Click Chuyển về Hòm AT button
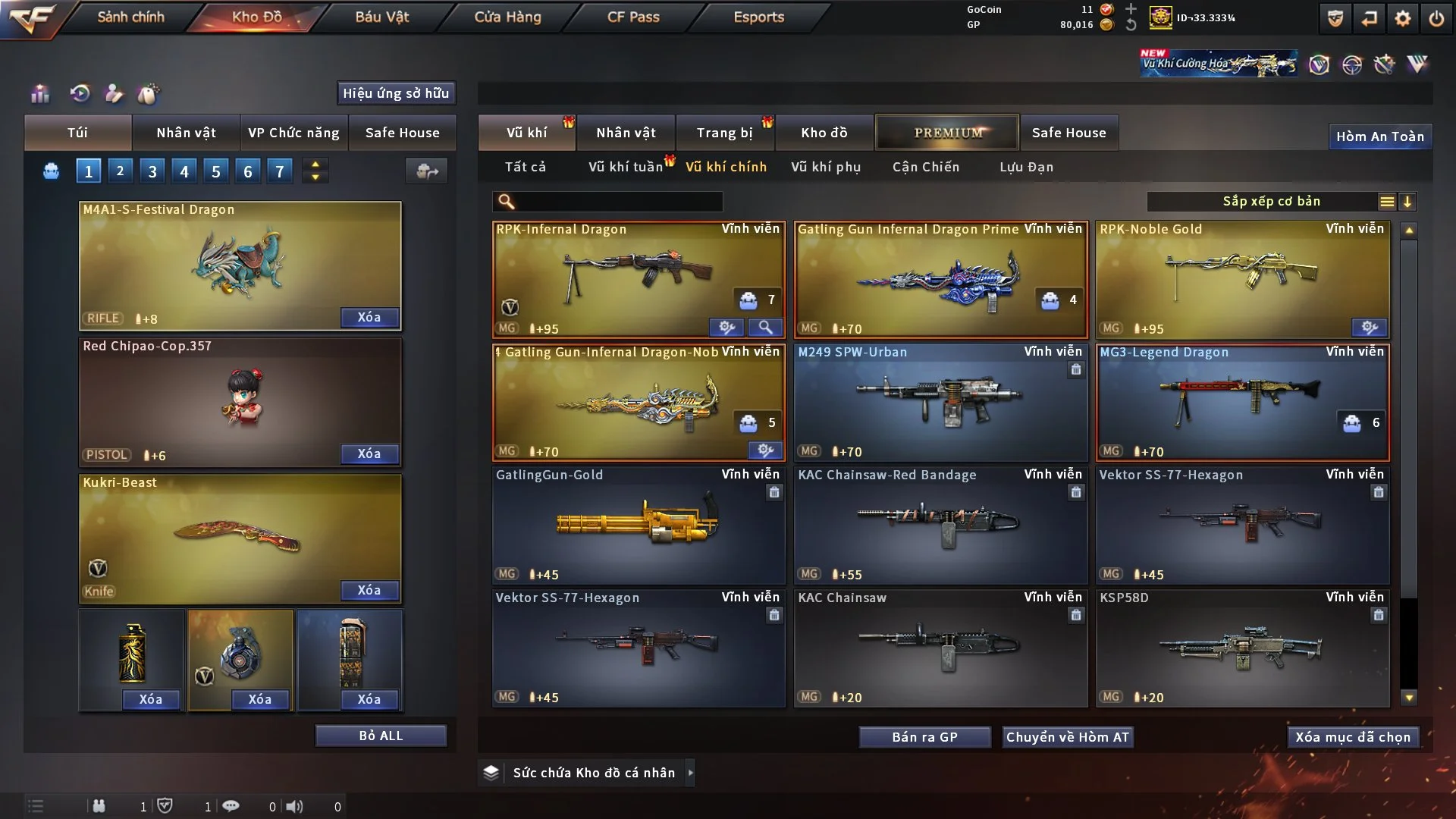 coord(1068,737)
